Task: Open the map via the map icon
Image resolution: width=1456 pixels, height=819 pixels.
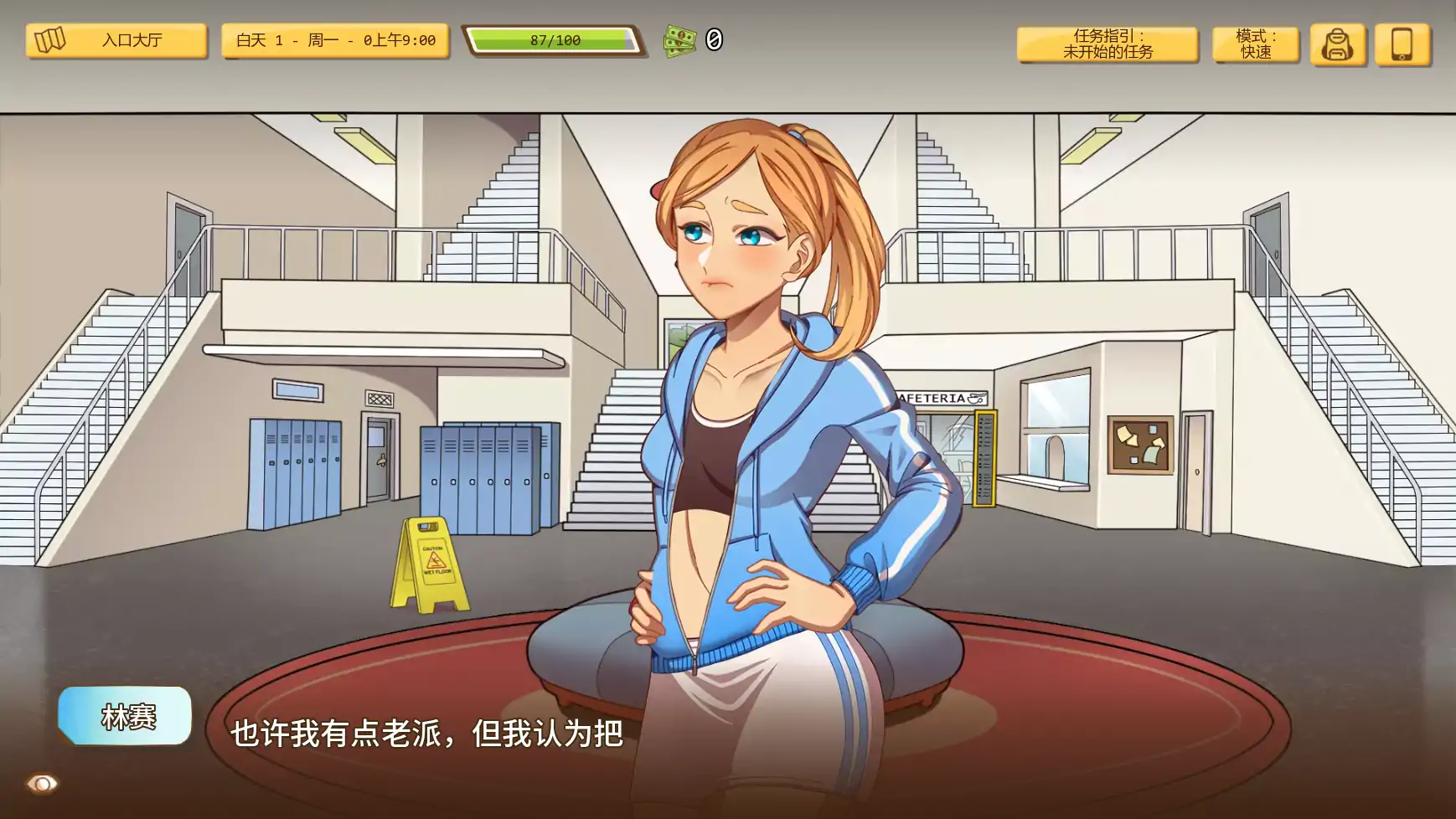Action: [50, 39]
